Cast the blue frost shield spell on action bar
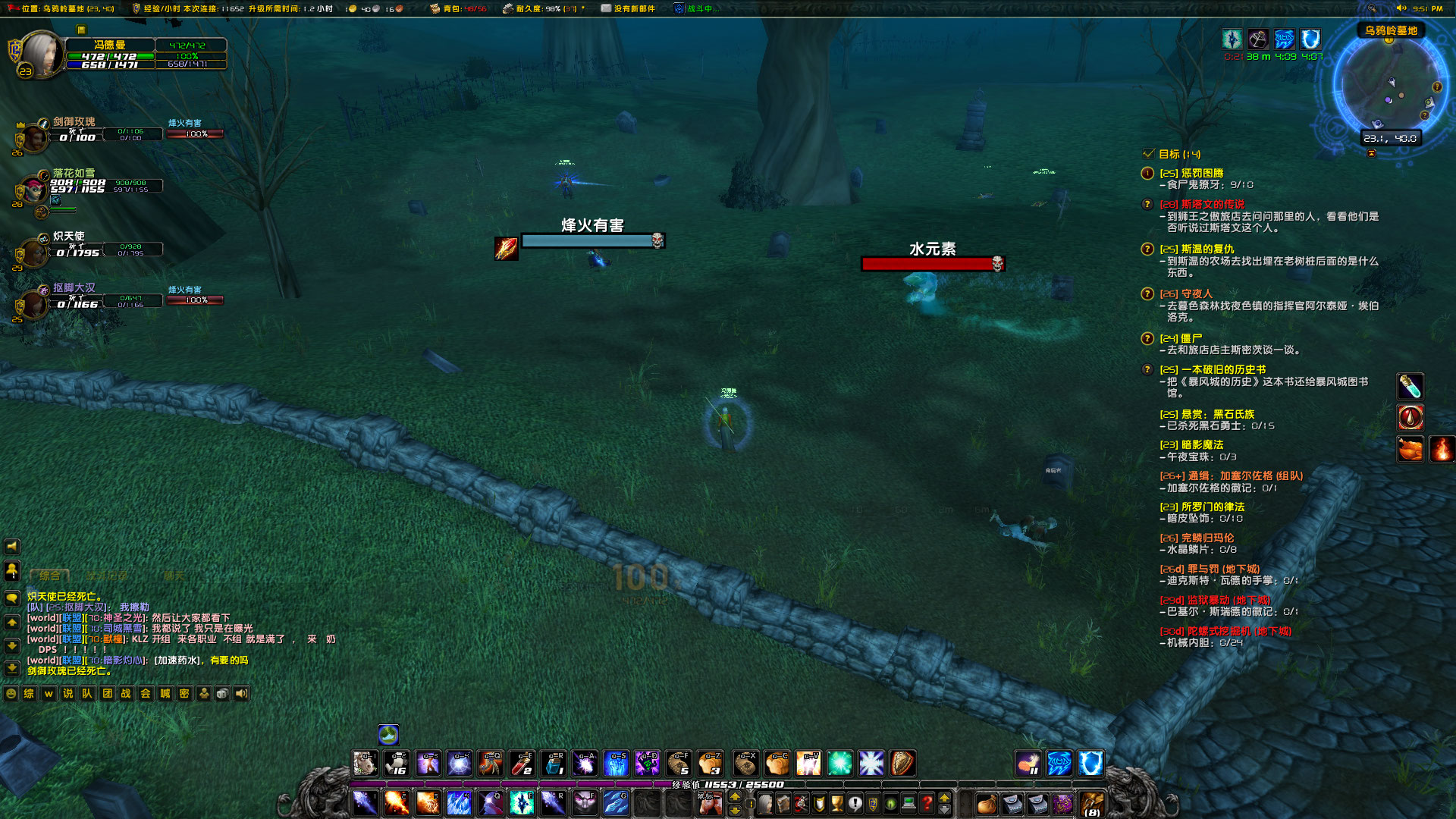This screenshot has height=819, width=1456. point(1090,763)
